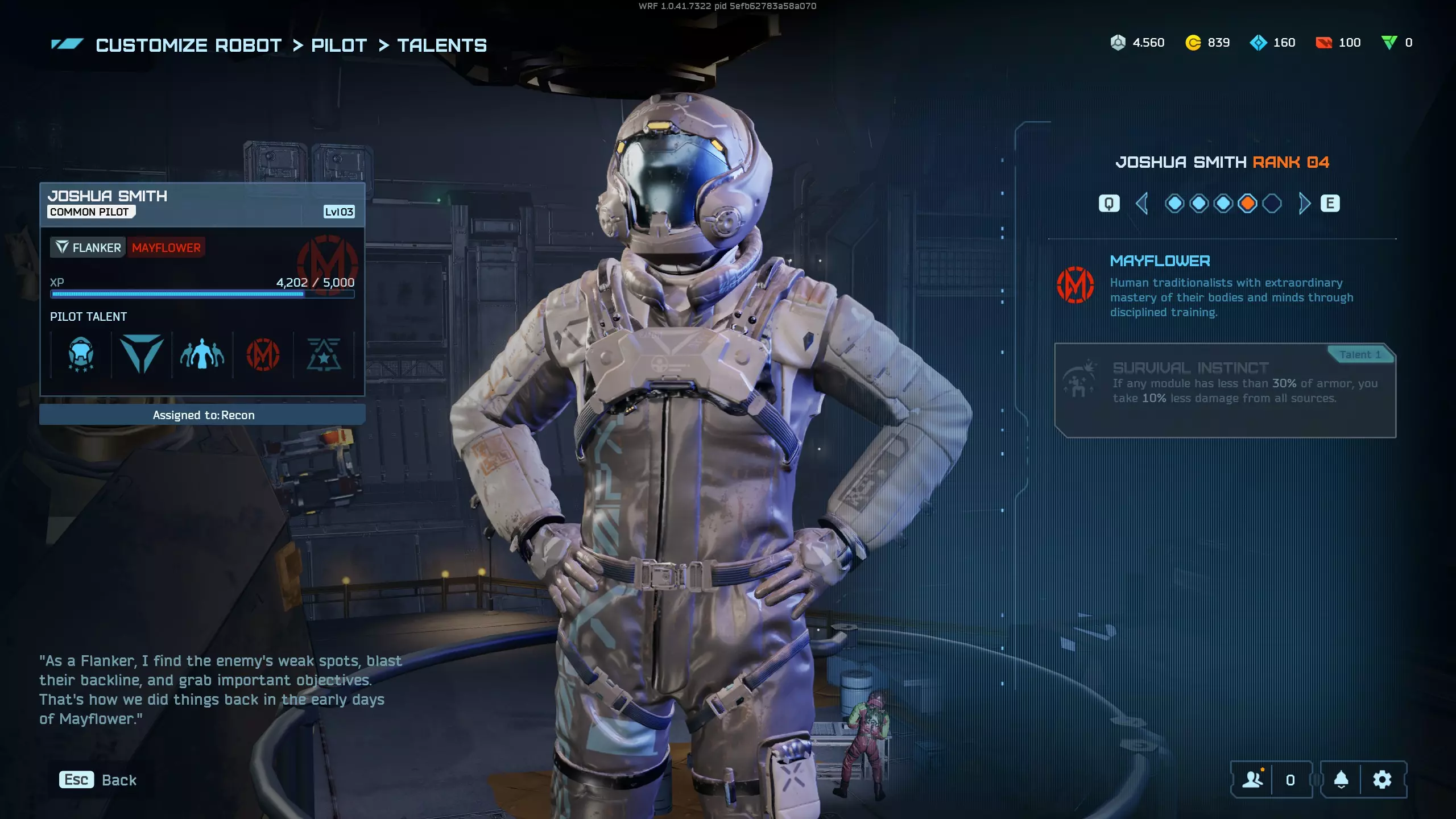Viewport: 1456px width, 819px height.
Task: Click the gold coin currency counter
Action: (1207, 43)
